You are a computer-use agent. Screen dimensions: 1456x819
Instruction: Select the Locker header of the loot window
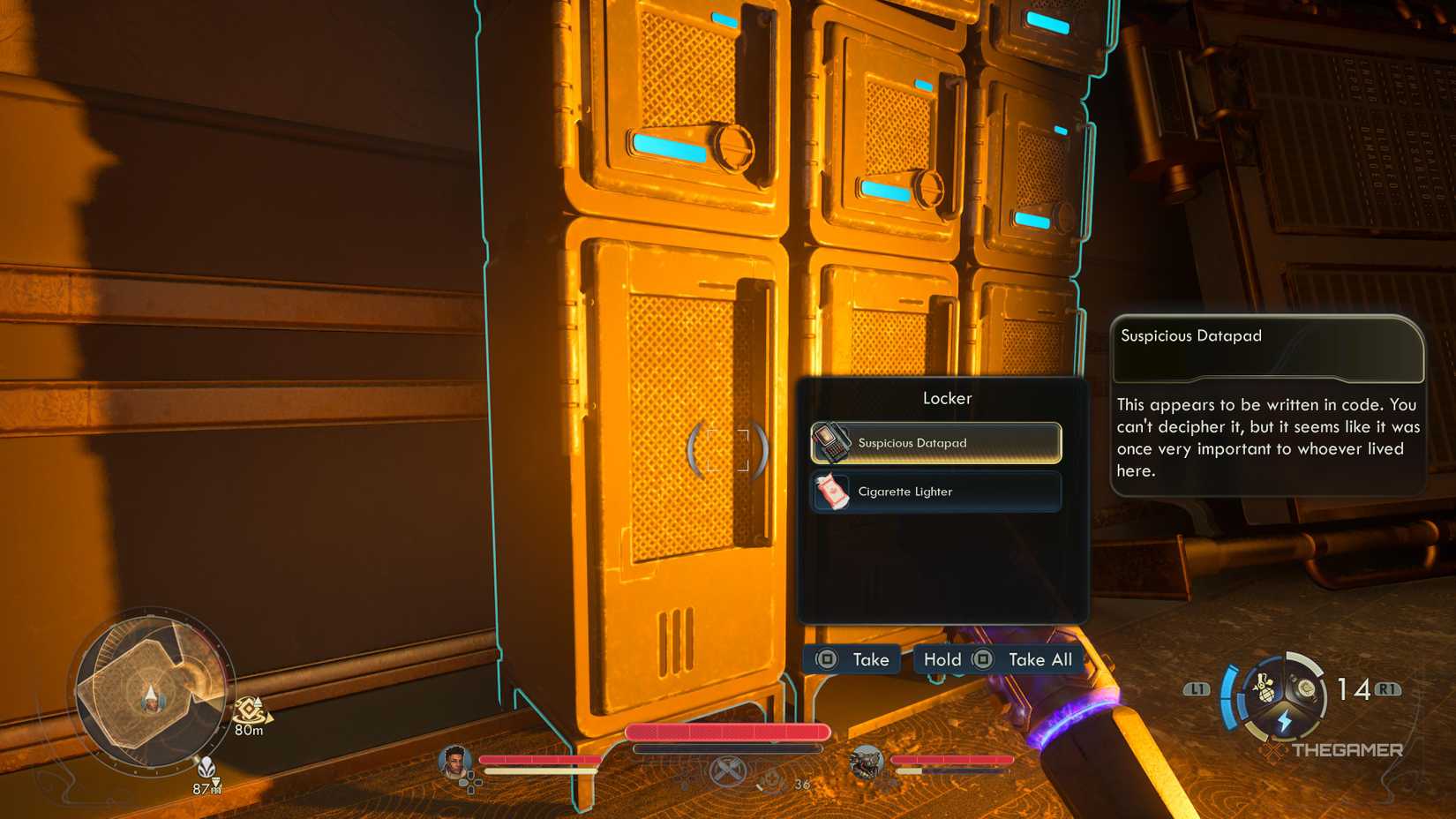(x=947, y=398)
